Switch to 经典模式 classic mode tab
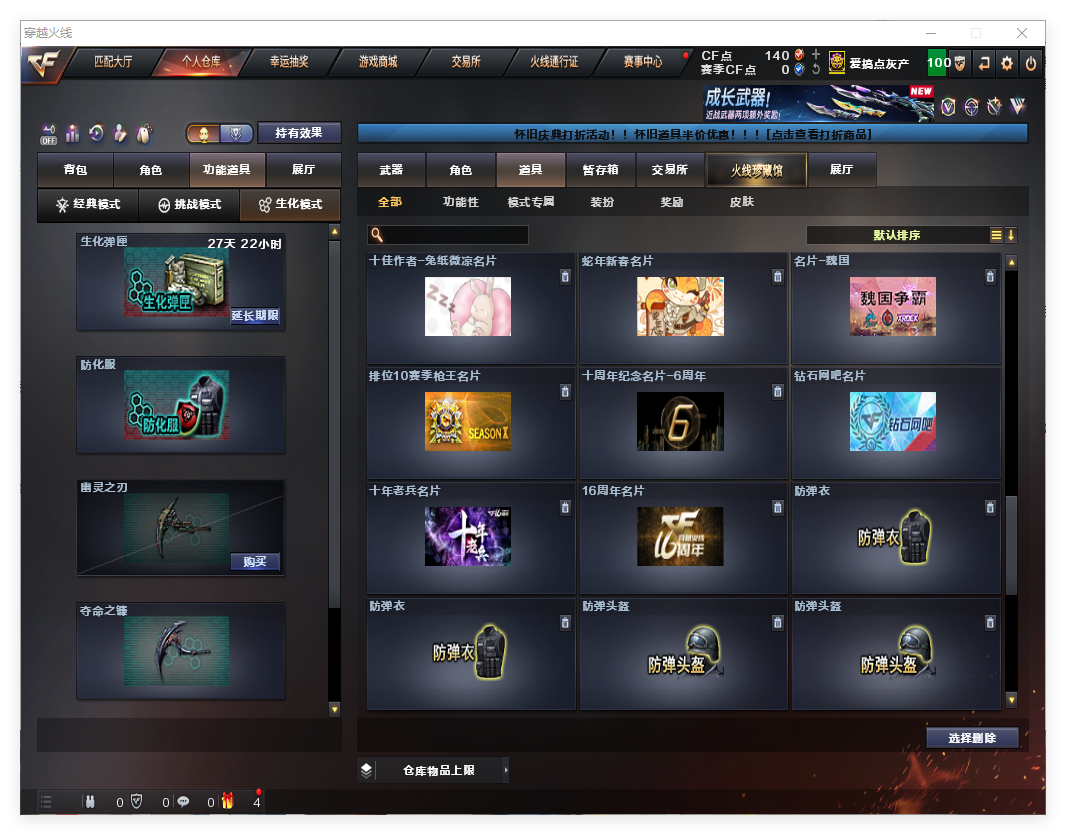This screenshot has width=1066, height=835. (x=88, y=205)
